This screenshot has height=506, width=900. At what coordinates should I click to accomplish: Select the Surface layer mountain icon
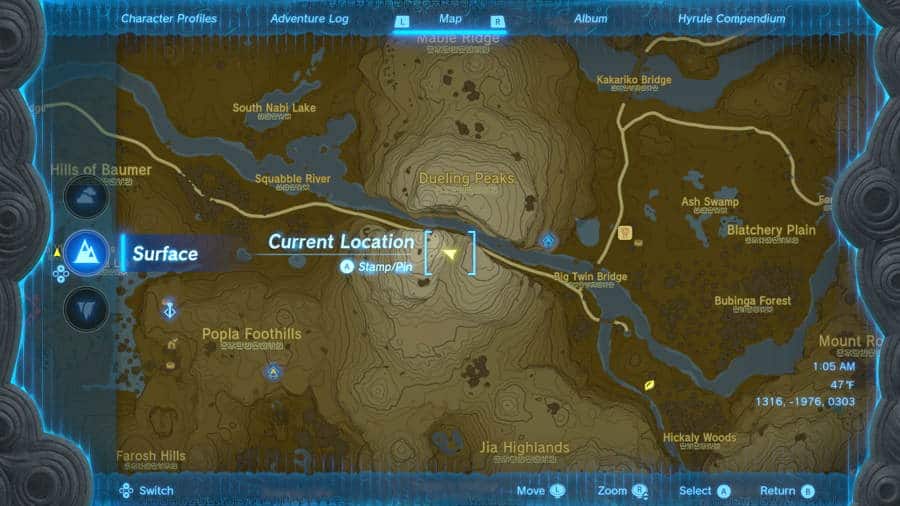(x=86, y=252)
